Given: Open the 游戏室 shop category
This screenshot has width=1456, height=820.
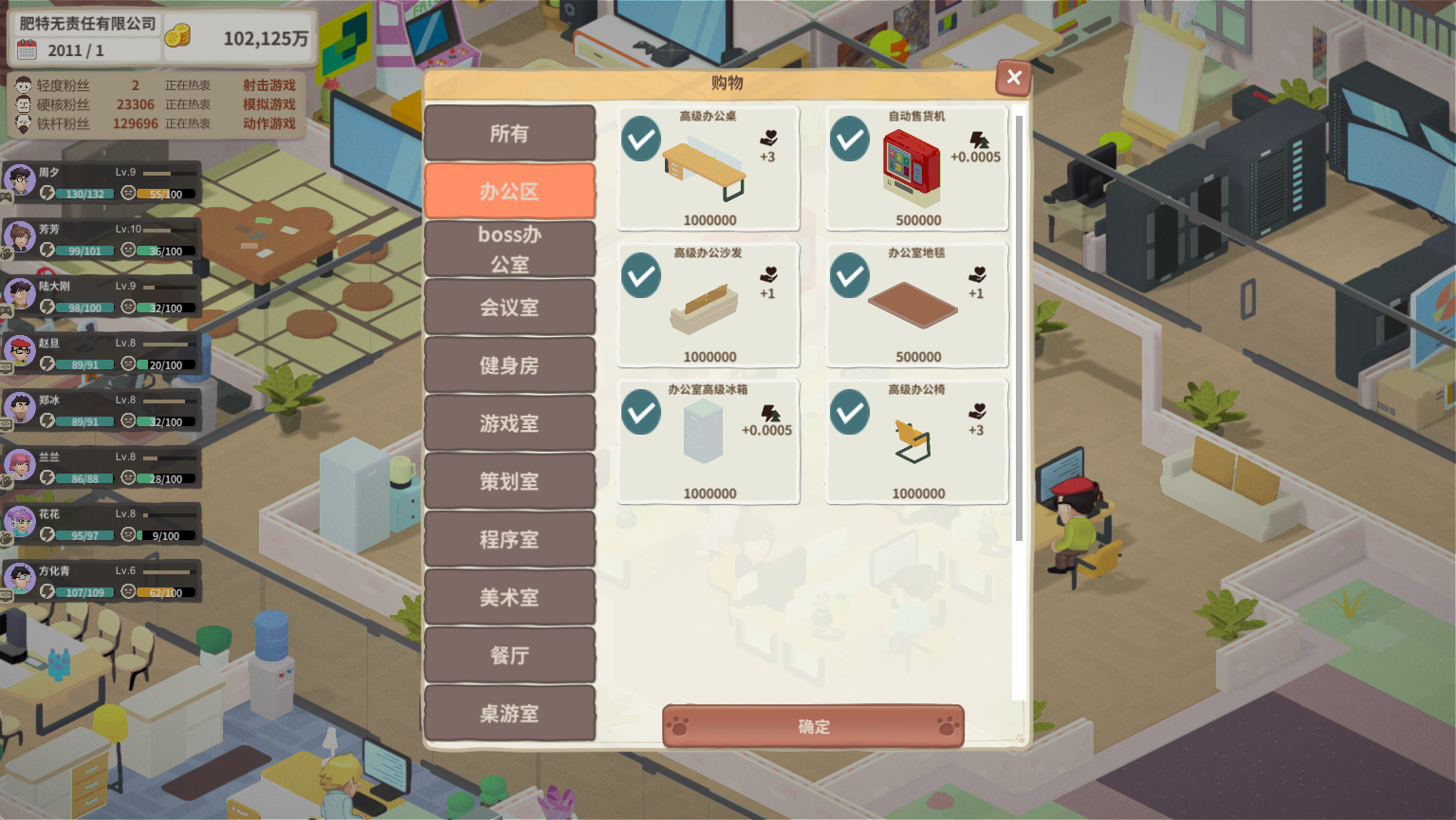Looking at the screenshot, I should [x=509, y=423].
